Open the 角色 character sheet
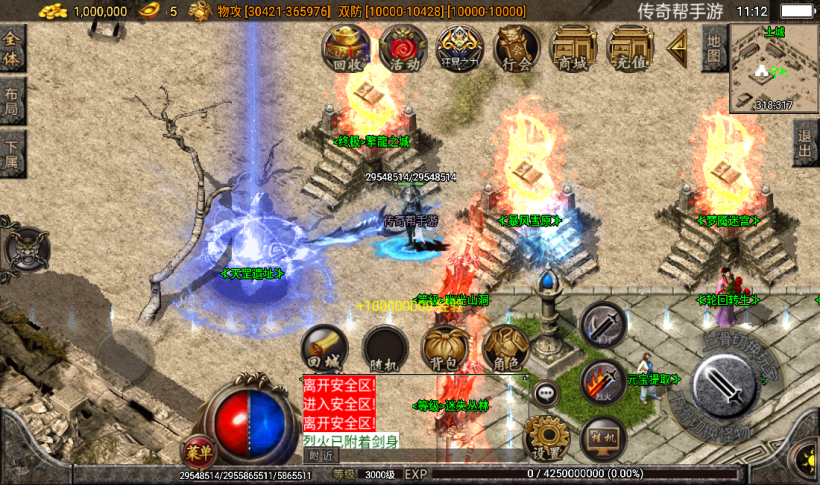 pyautogui.click(x=506, y=349)
